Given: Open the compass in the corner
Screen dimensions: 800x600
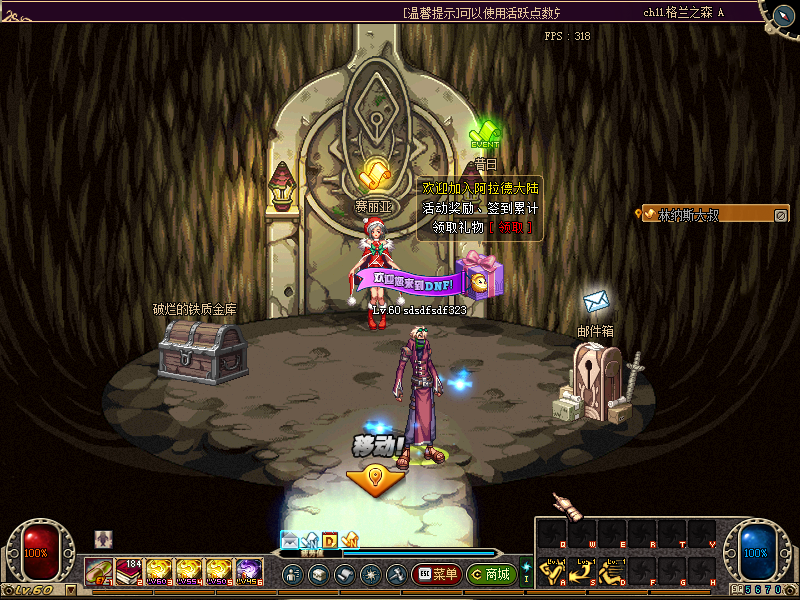Looking at the screenshot, I should coord(780,14).
